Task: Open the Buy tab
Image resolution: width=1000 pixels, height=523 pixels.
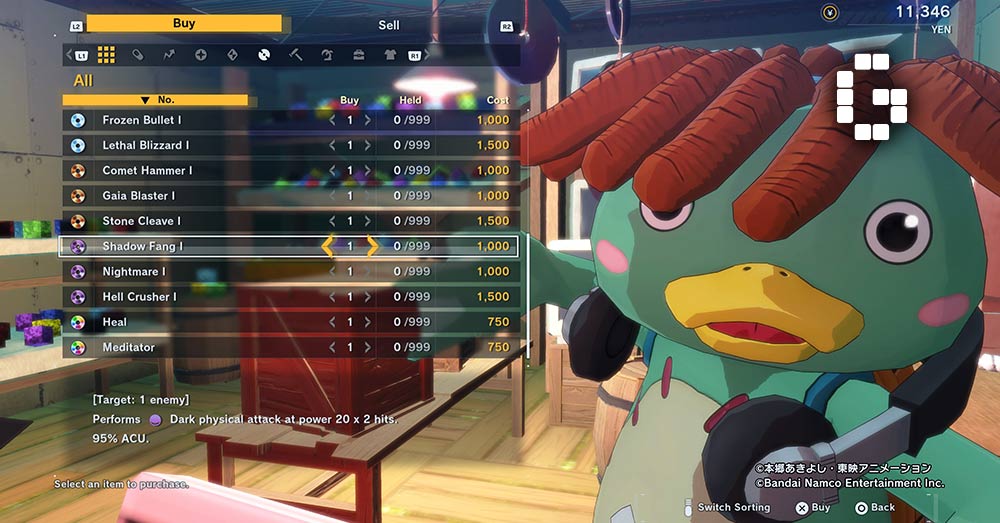Action: (x=183, y=24)
